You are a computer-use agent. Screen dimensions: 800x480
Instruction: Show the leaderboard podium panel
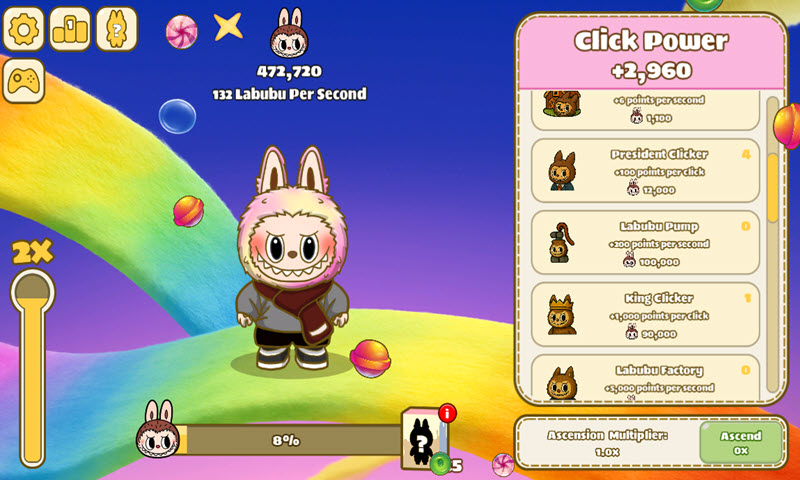(x=70, y=29)
